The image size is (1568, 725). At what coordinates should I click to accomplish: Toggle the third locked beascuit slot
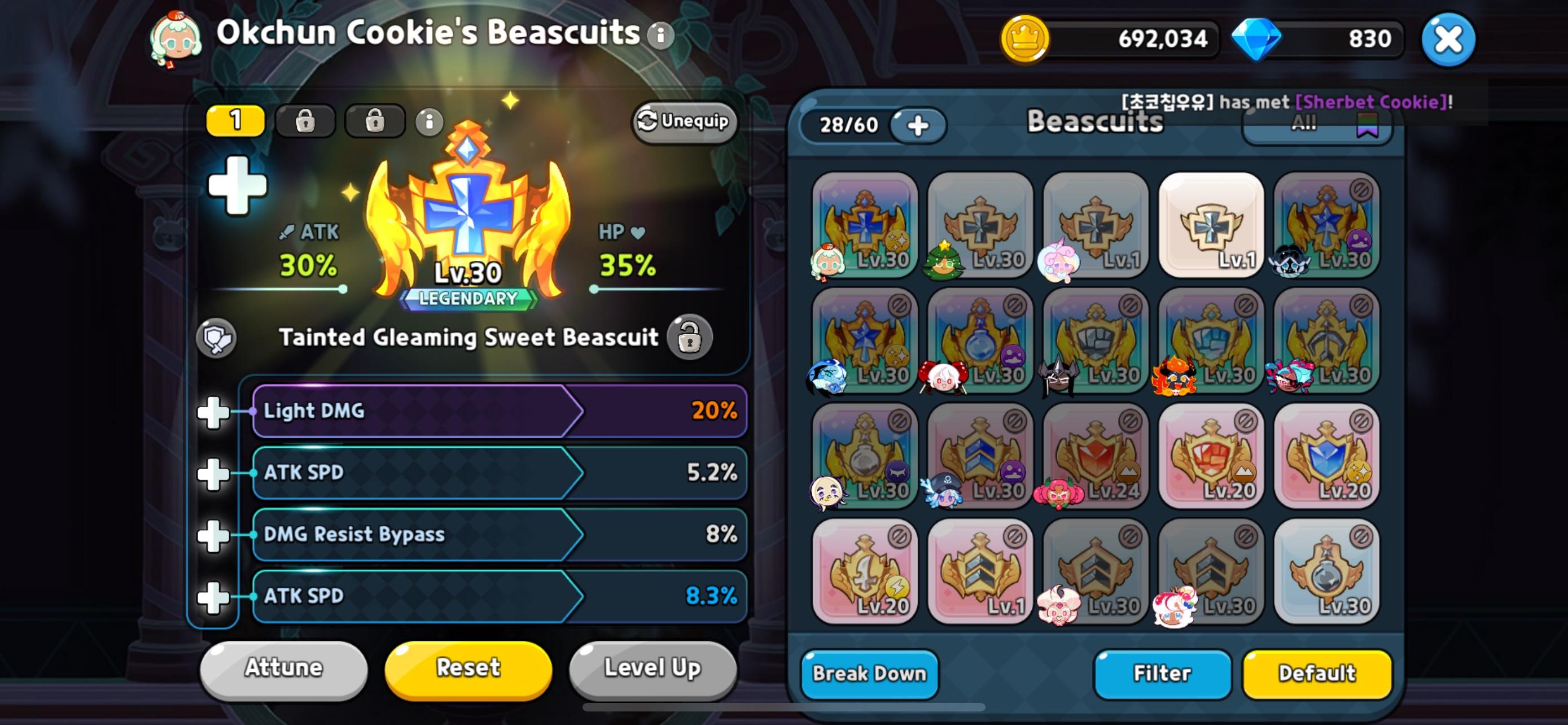point(375,121)
